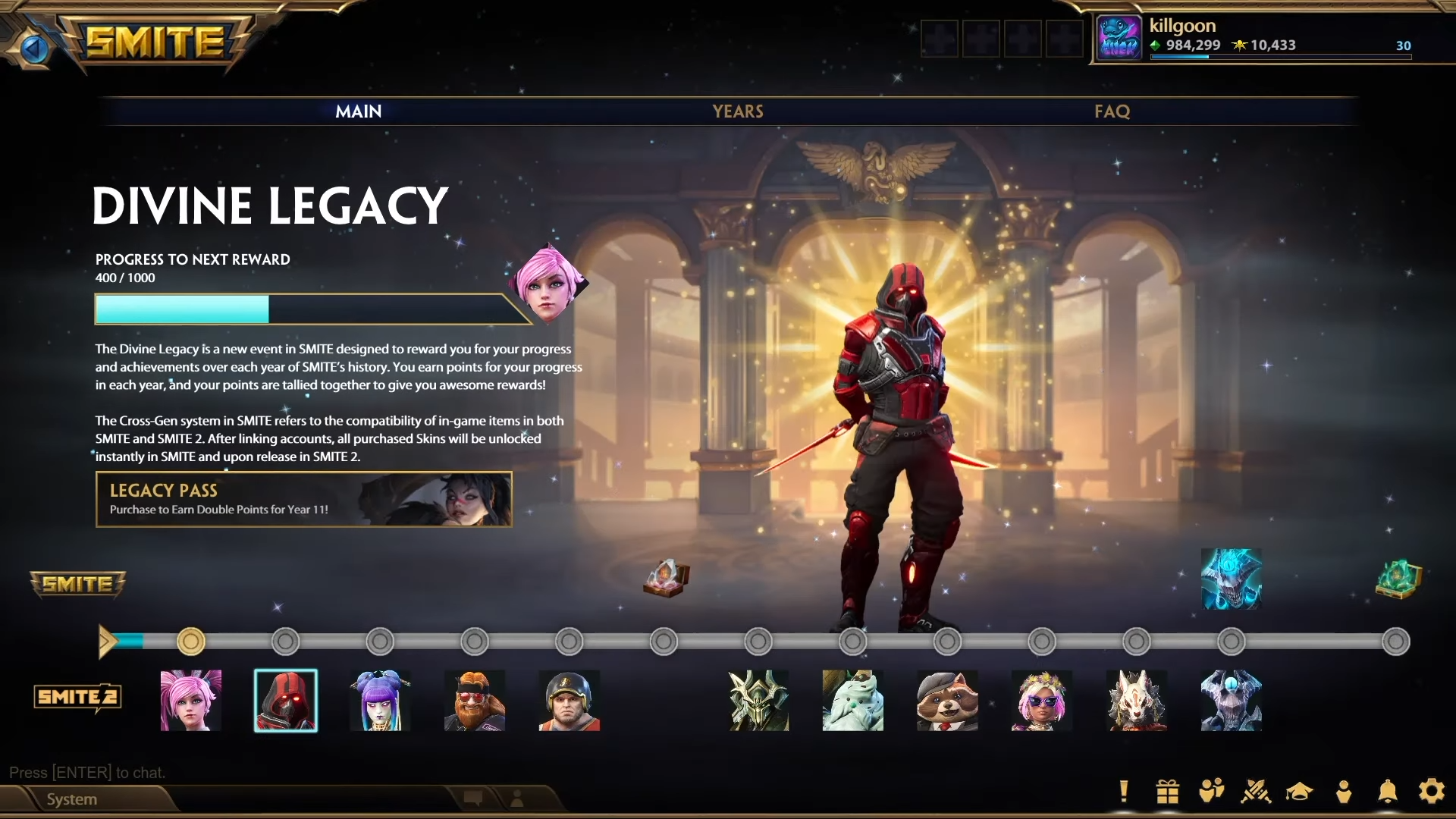Open the Legacy Pass purchase banner
The width and height of the screenshot is (1456, 819).
point(303,499)
